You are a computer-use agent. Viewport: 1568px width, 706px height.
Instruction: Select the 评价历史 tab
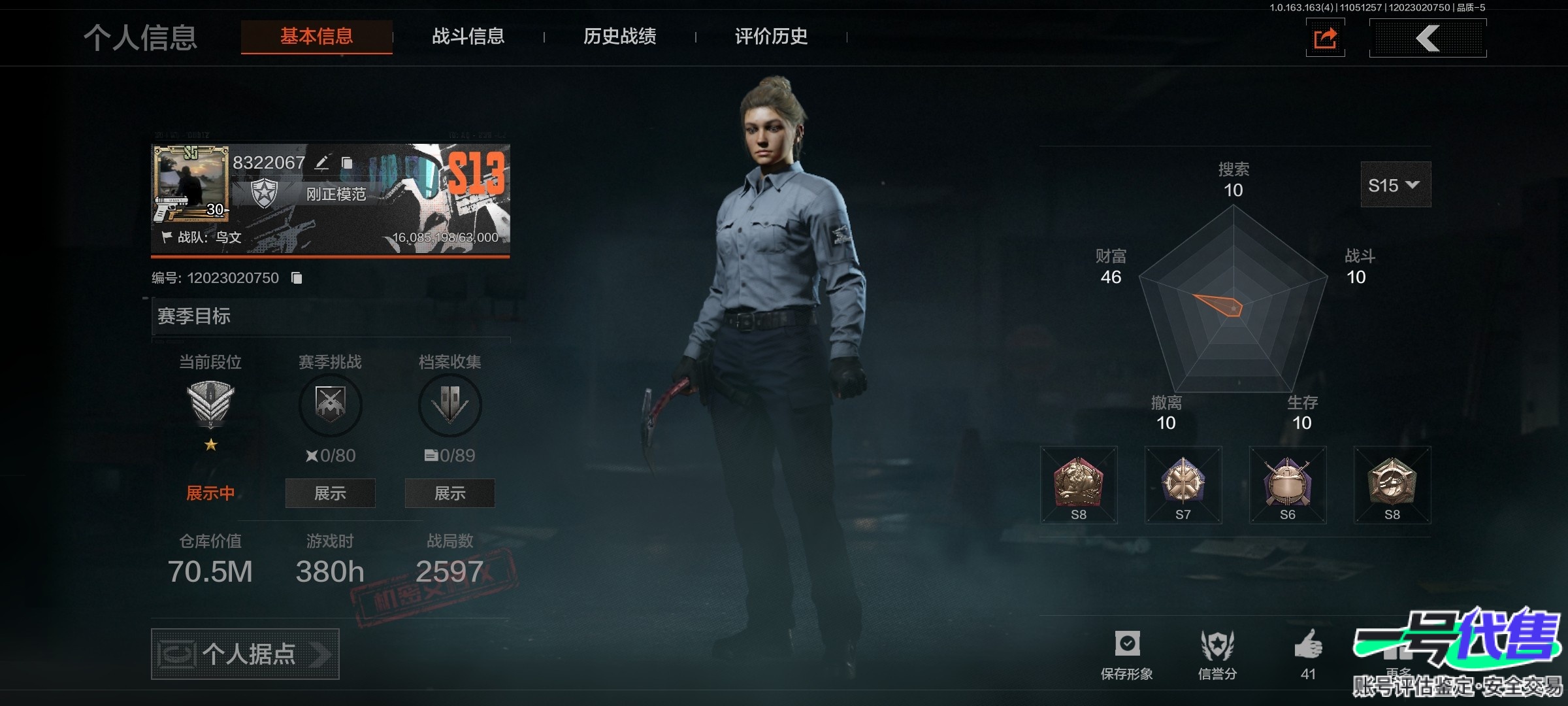point(771,37)
